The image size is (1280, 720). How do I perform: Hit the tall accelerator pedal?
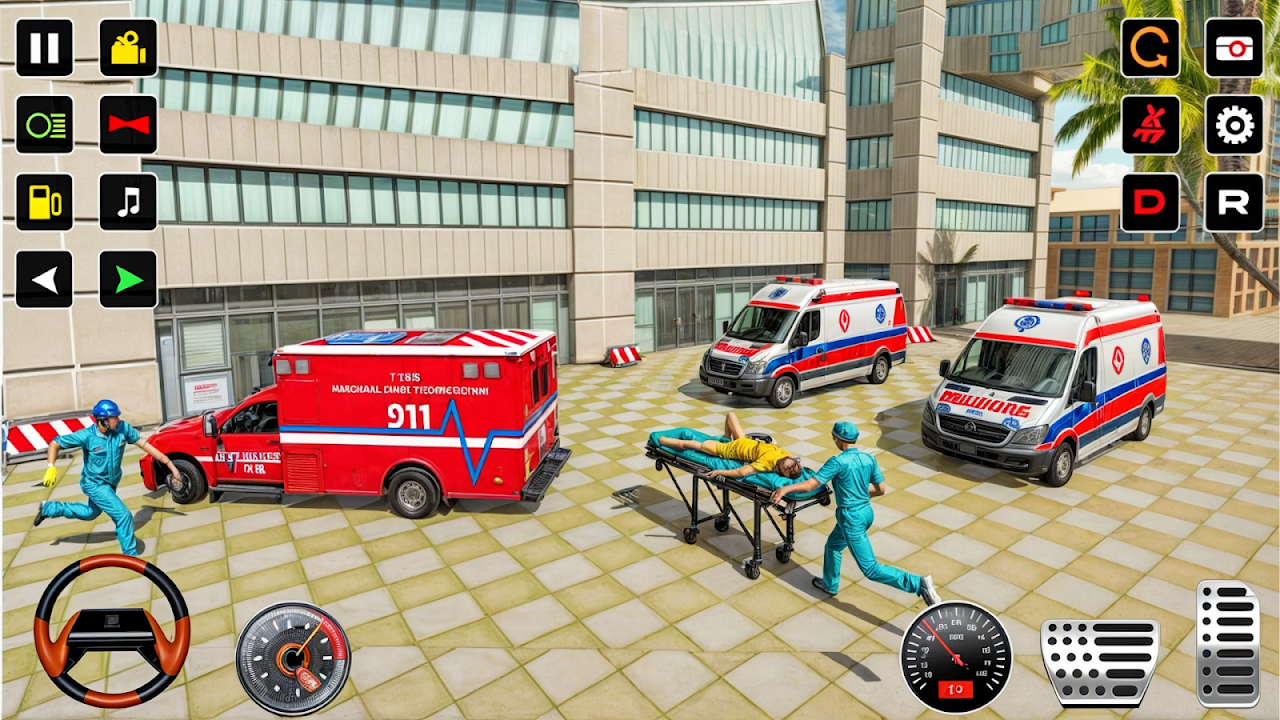(1228, 644)
